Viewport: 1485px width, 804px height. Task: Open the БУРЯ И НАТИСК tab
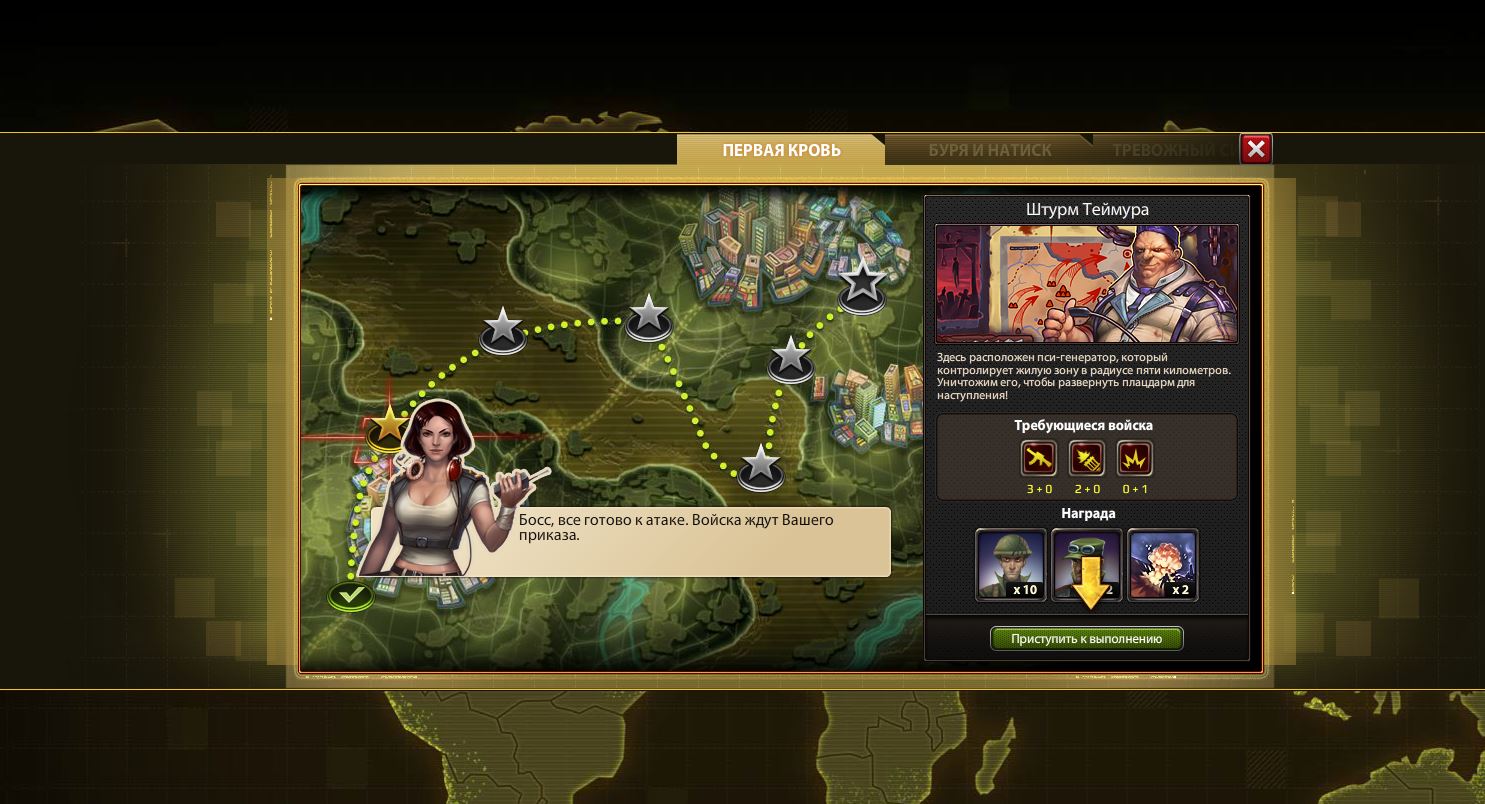tap(989, 150)
